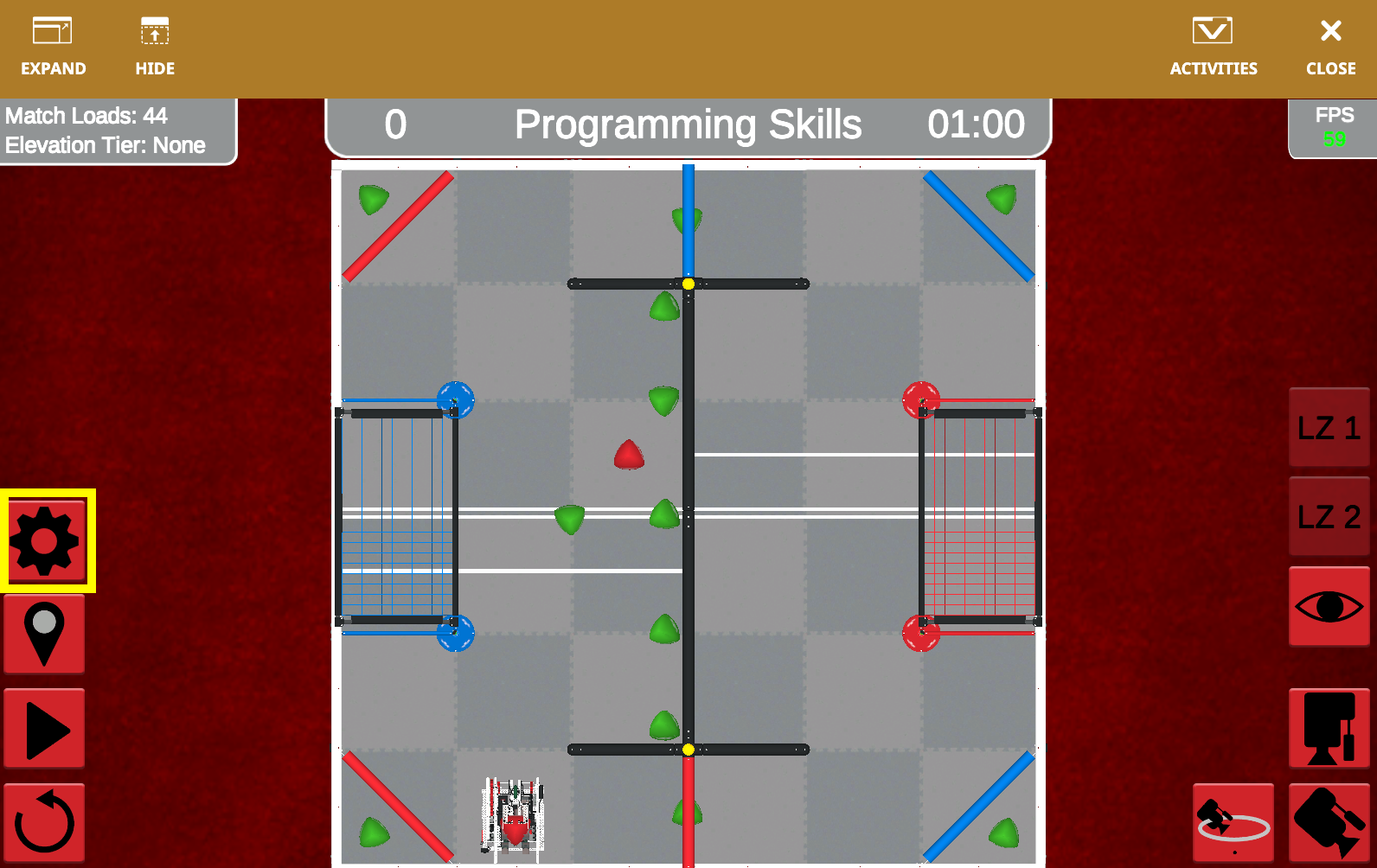The width and height of the screenshot is (1377, 868).
Task: Open the settings gear panel
Action: (44, 539)
